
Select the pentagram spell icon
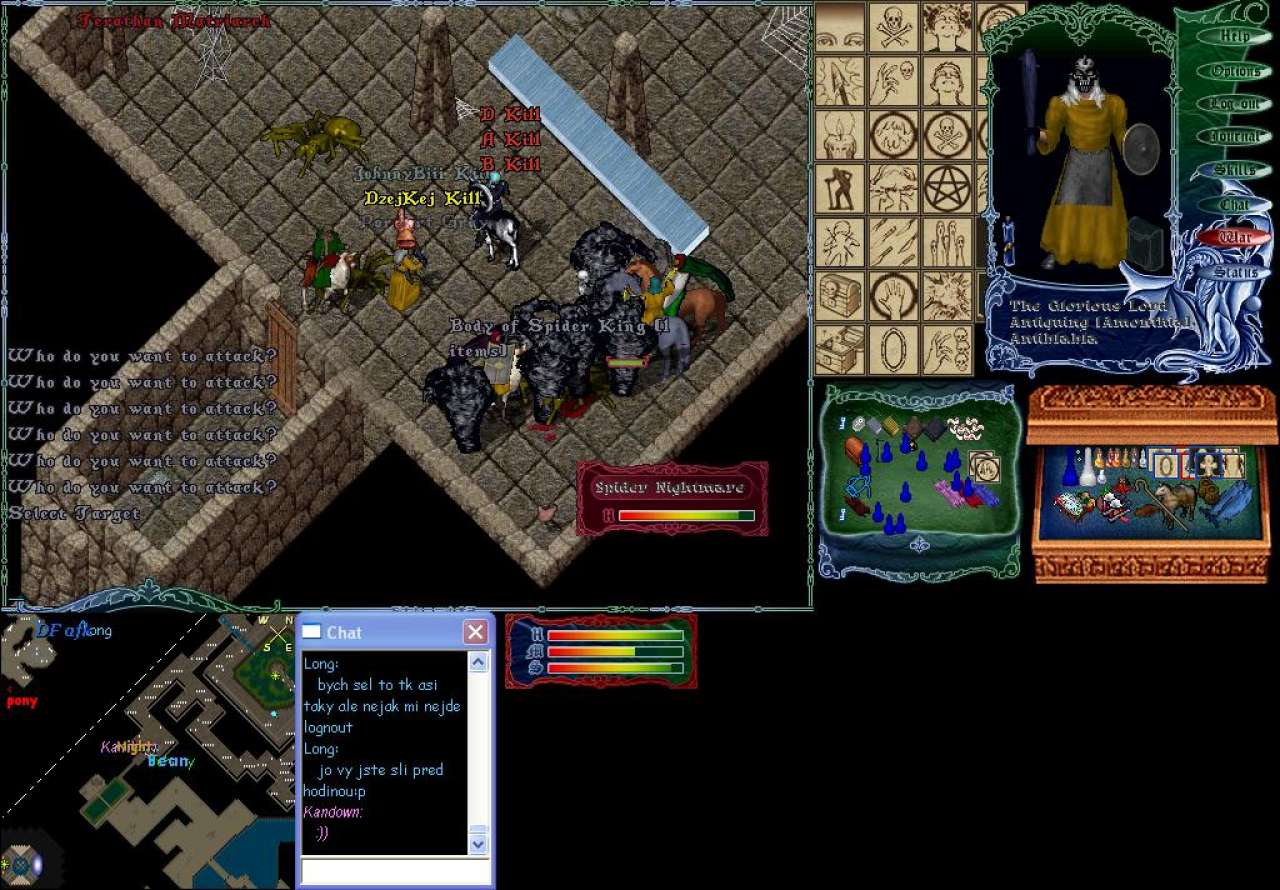tap(947, 188)
